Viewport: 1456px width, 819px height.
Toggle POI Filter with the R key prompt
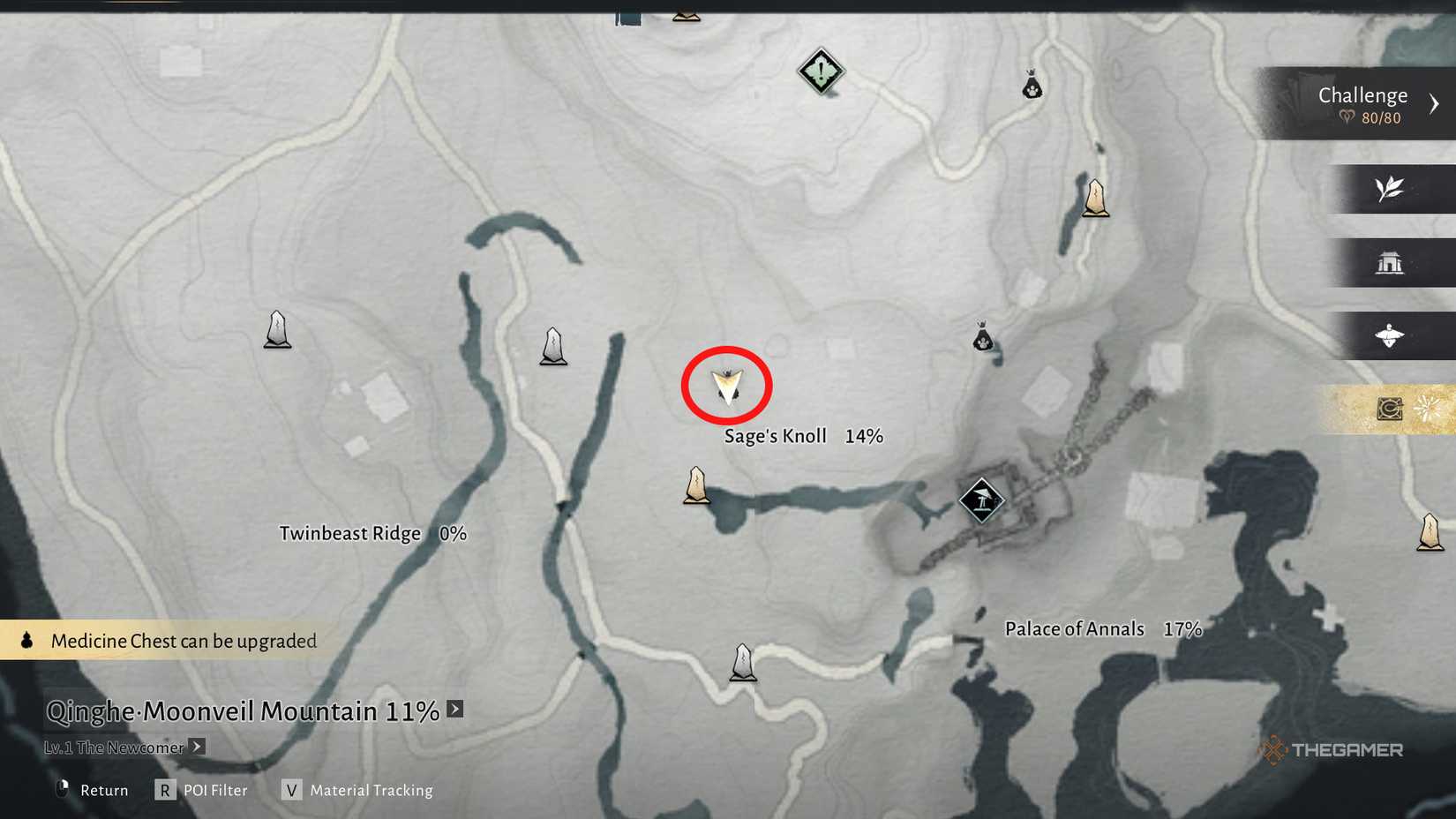(164, 791)
